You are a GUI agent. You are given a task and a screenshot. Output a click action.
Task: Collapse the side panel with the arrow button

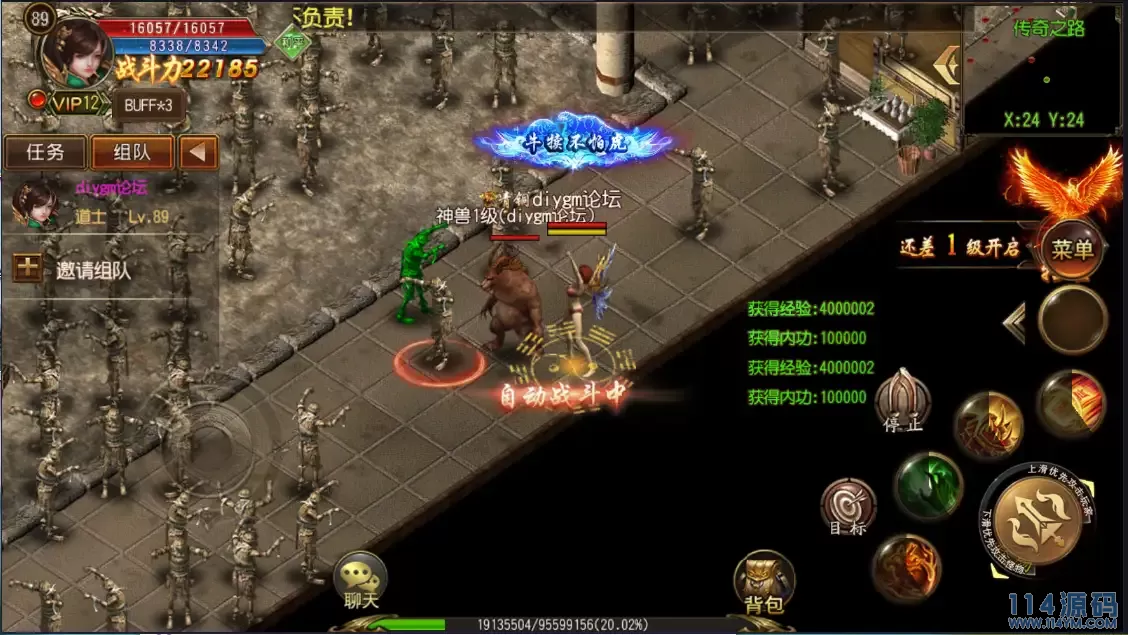click(x=199, y=153)
